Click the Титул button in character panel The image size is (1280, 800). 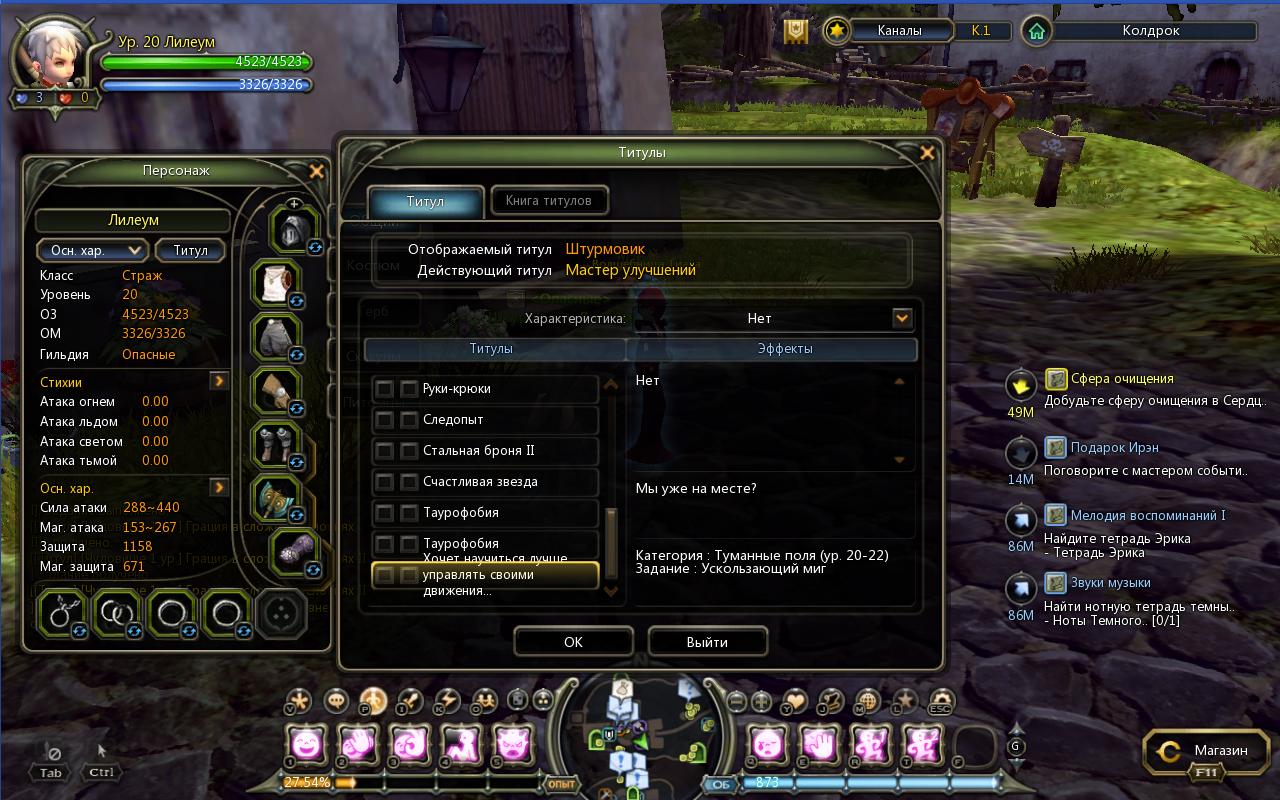pyautogui.click(x=190, y=250)
